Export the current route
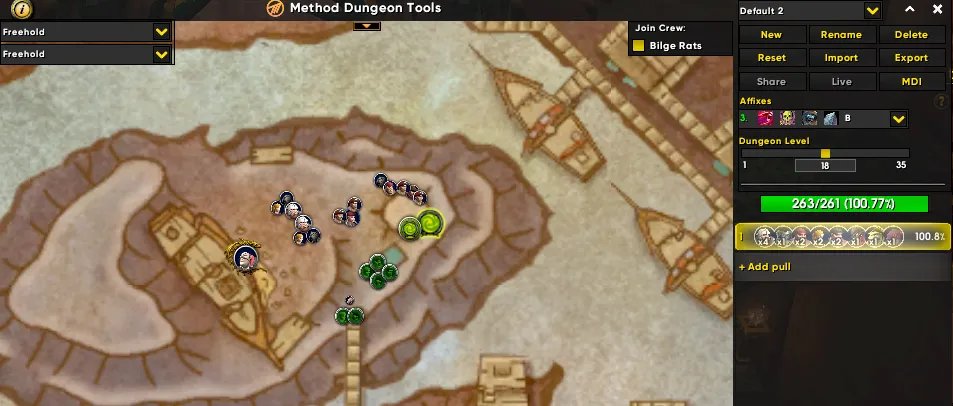 [x=911, y=58]
